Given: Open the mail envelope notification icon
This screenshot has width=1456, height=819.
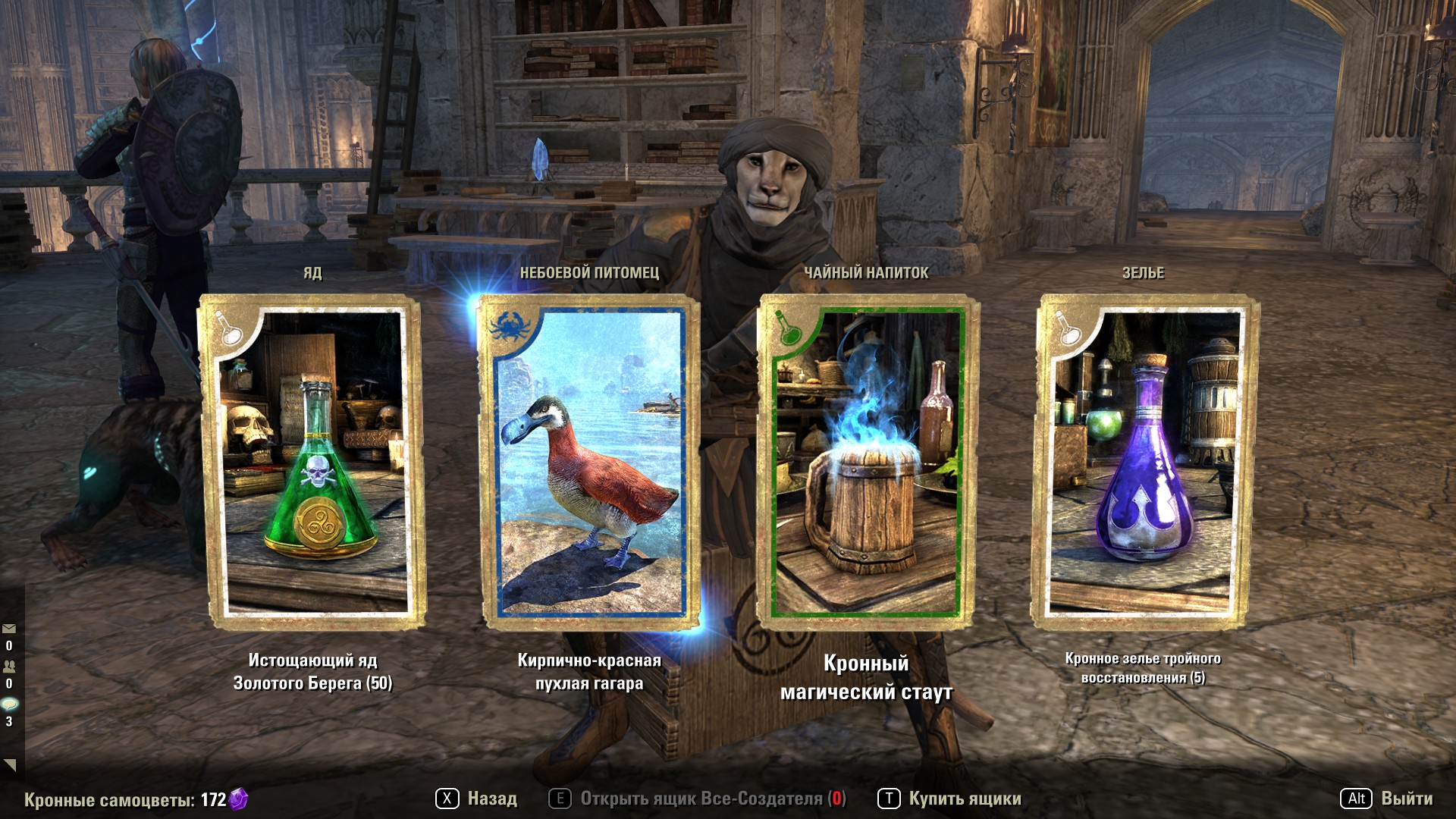Looking at the screenshot, I should 9,629.
